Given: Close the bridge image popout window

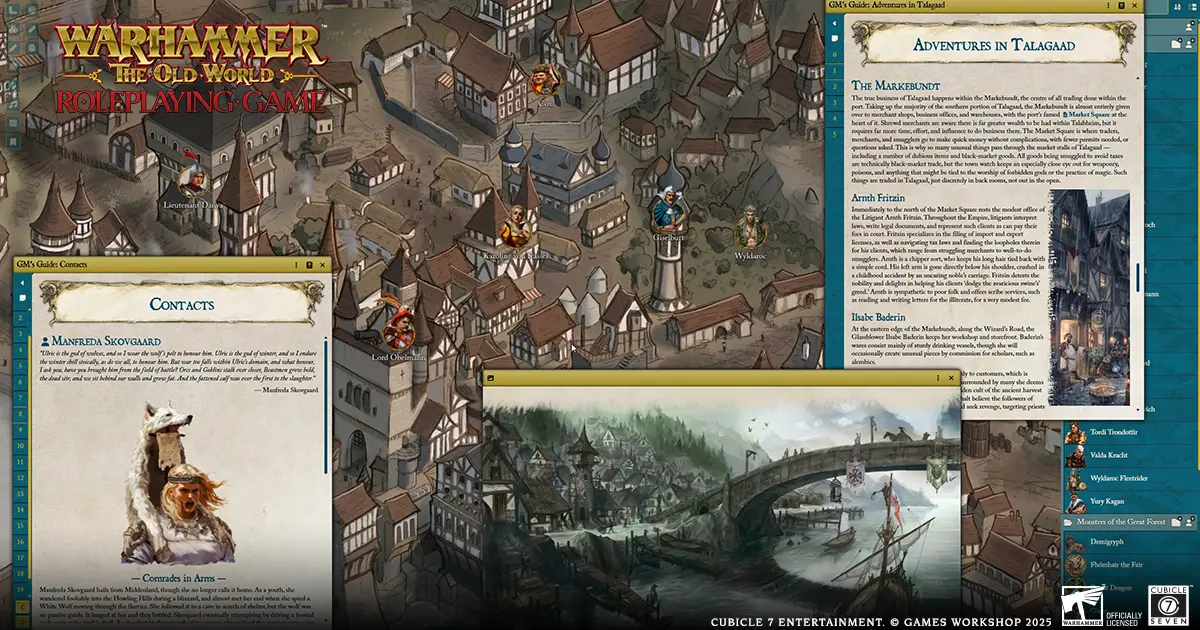Looking at the screenshot, I should point(951,378).
